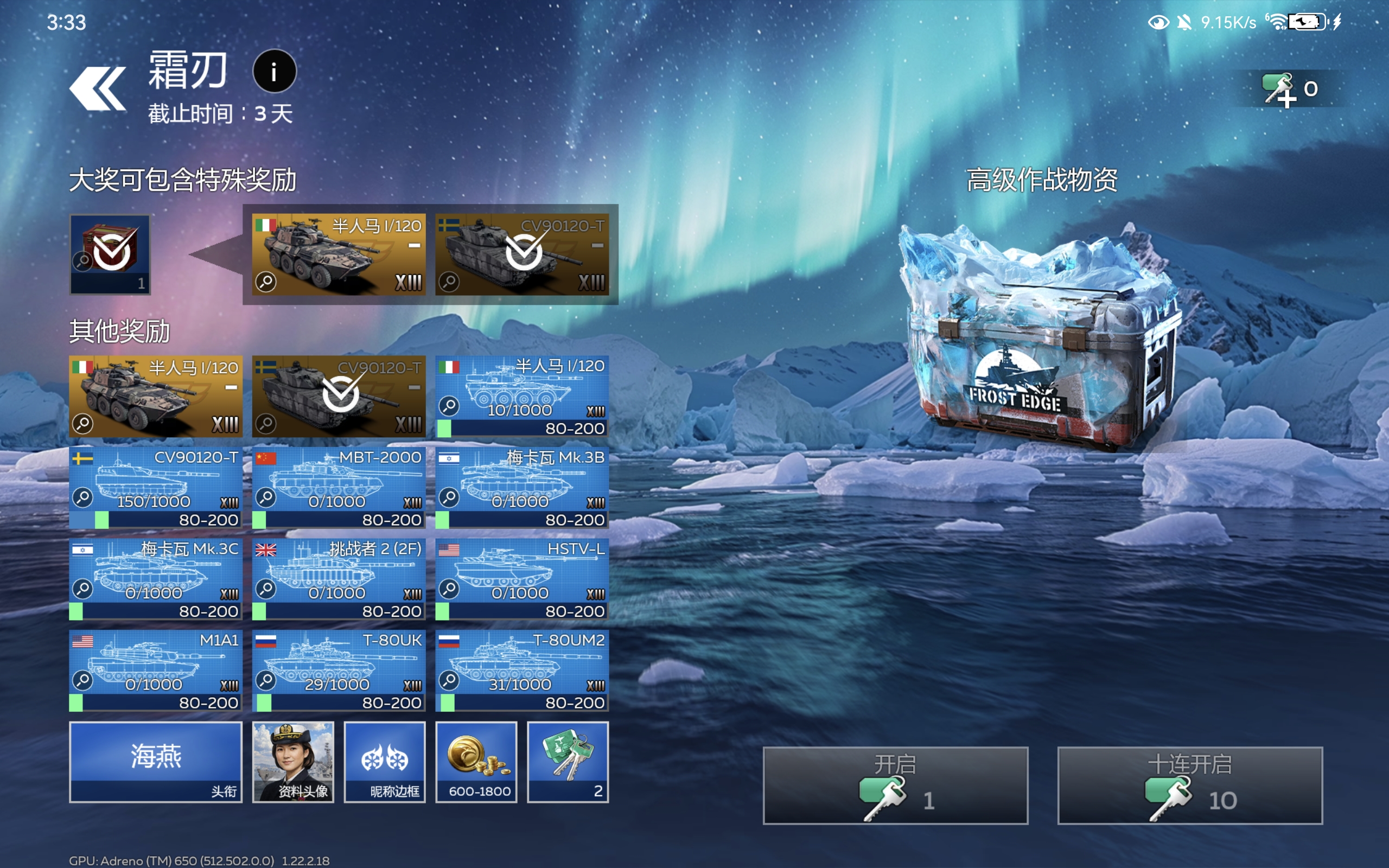Choose the 挑战者 2 (2F) blueprint tile
This screenshot has height=868, width=1389.
pos(339,578)
